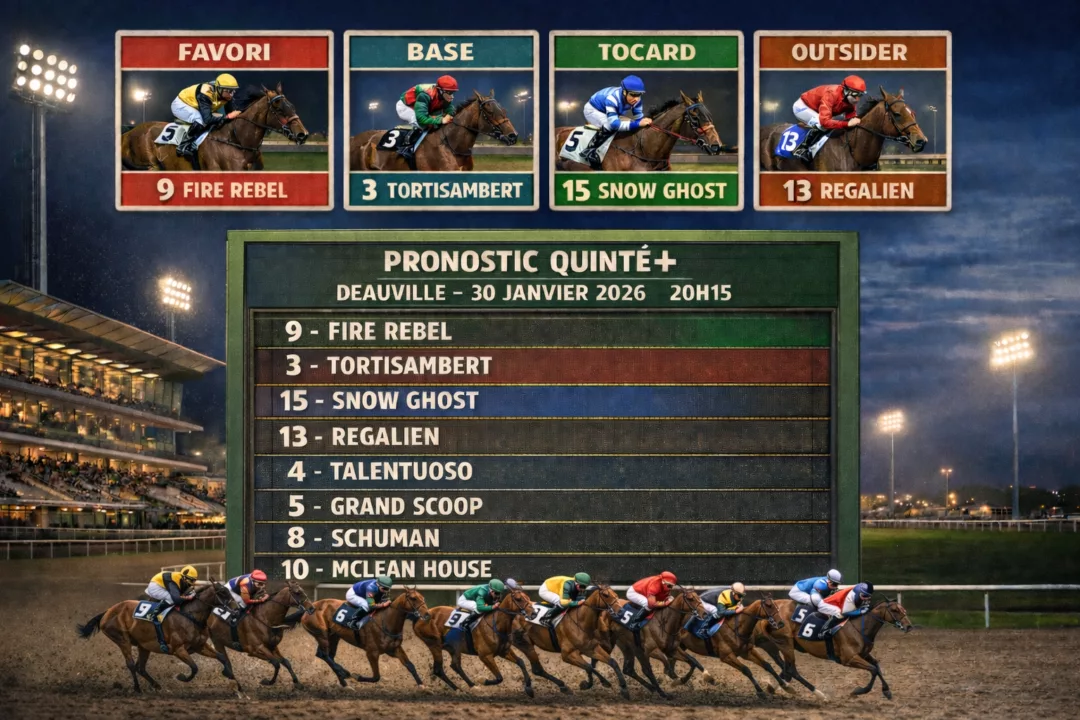
Task: Click the 10 - McLean House list row
Action: click(541, 569)
